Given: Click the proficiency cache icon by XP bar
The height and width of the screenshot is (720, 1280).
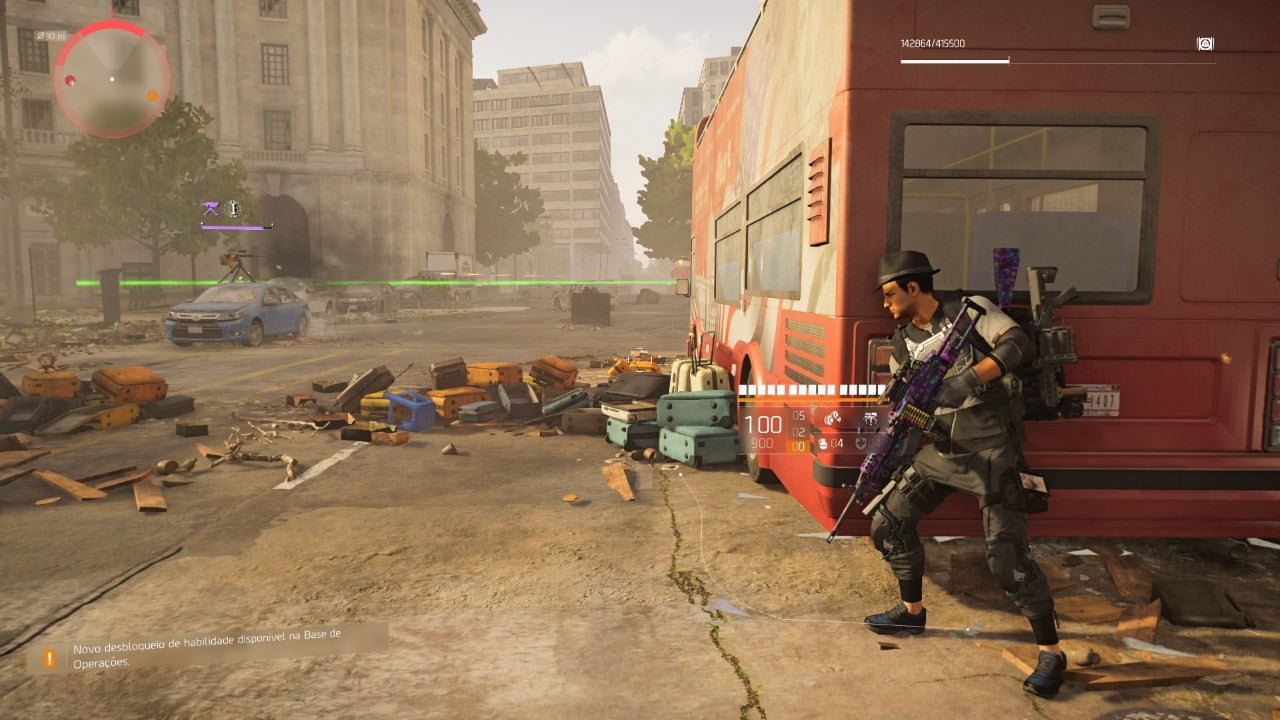Looking at the screenshot, I should [x=1205, y=44].
